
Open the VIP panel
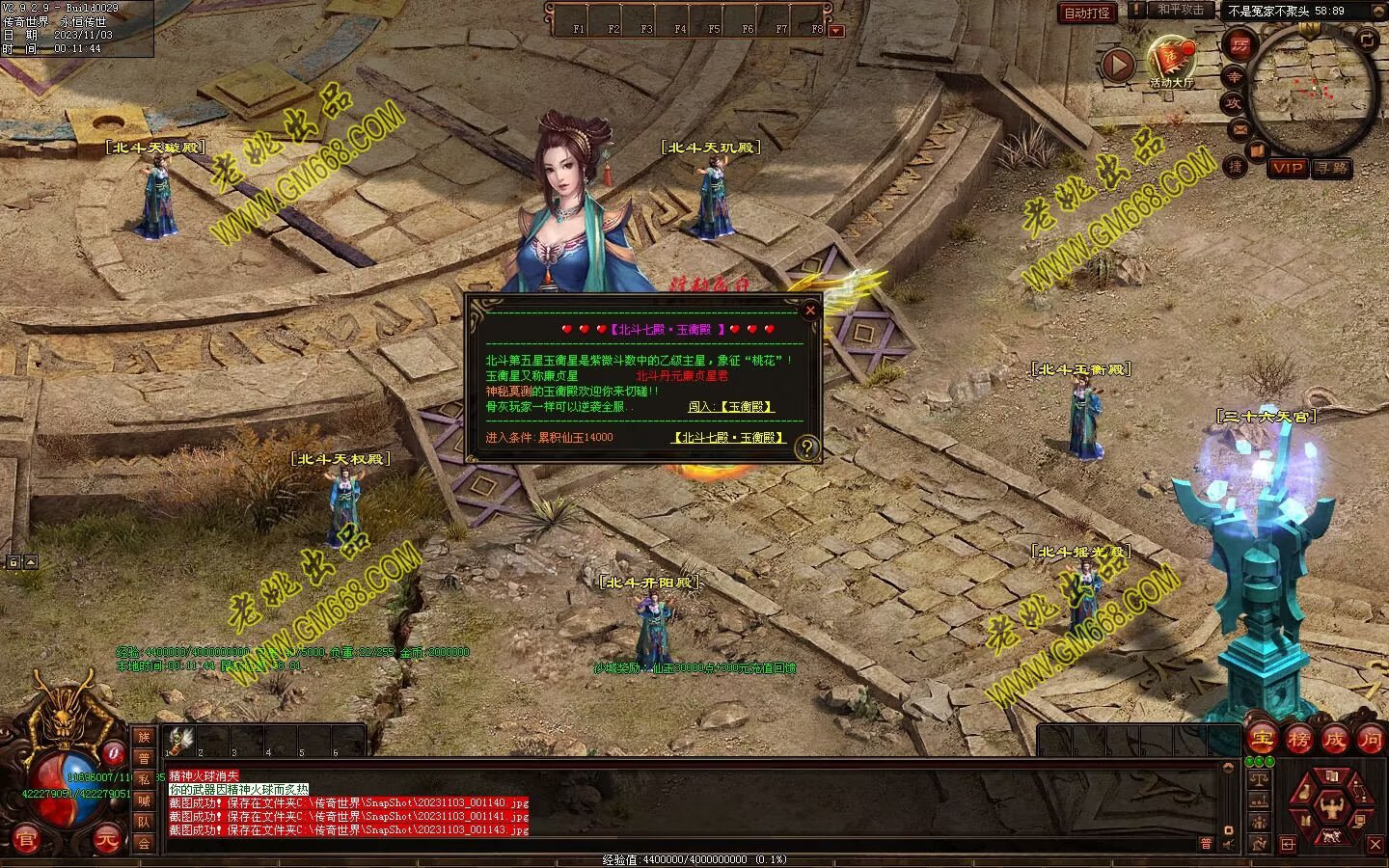pyautogui.click(x=1287, y=168)
